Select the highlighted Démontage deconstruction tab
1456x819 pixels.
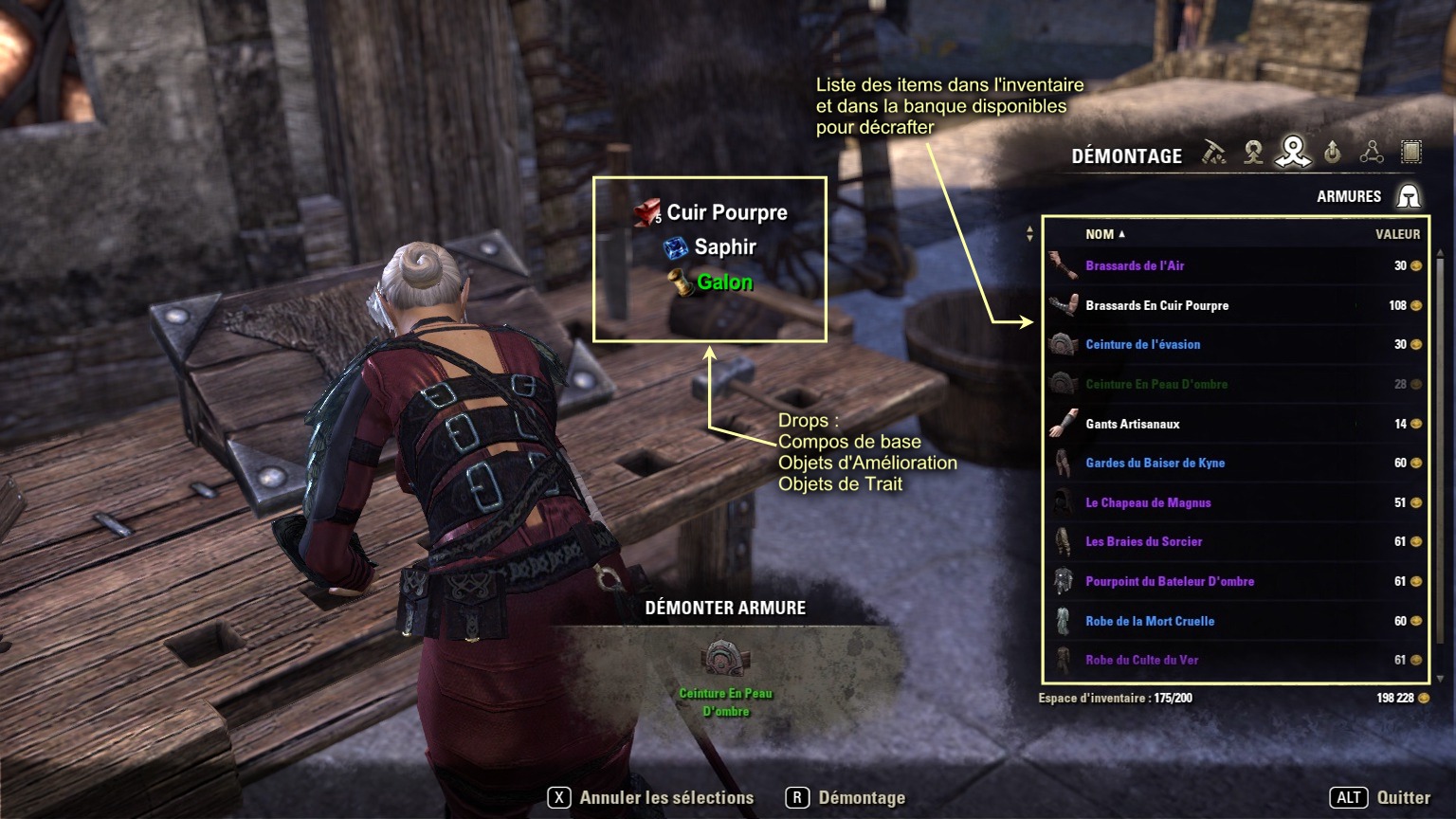[1293, 151]
